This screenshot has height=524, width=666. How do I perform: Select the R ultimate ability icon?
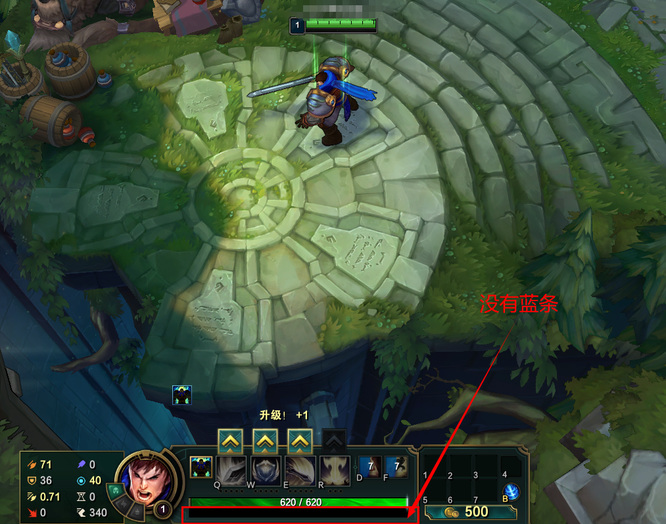(x=334, y=470)
